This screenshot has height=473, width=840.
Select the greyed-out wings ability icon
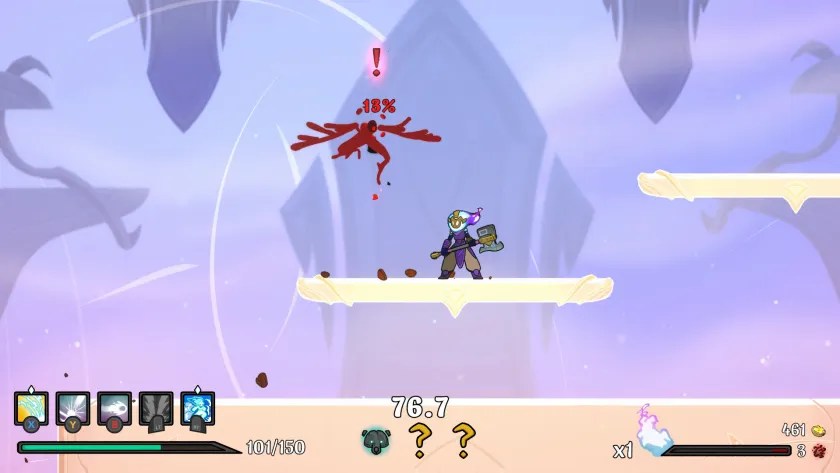pyautogui.click(x=156, y=408)
